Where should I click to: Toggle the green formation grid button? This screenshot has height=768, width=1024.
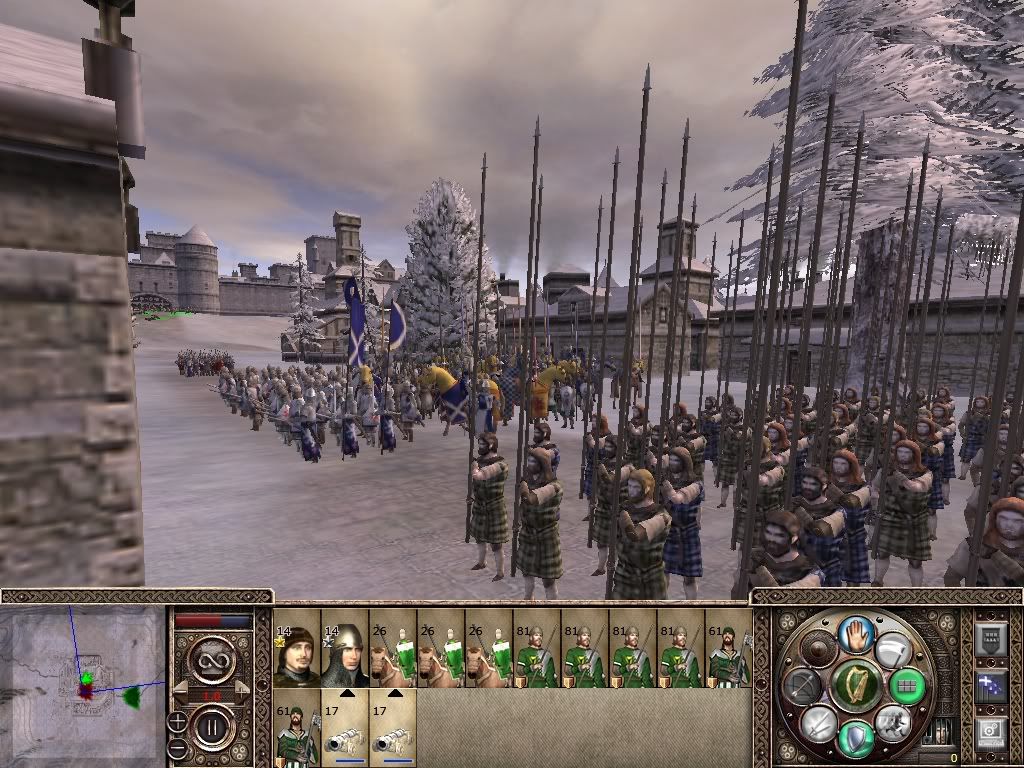[907, 686]
